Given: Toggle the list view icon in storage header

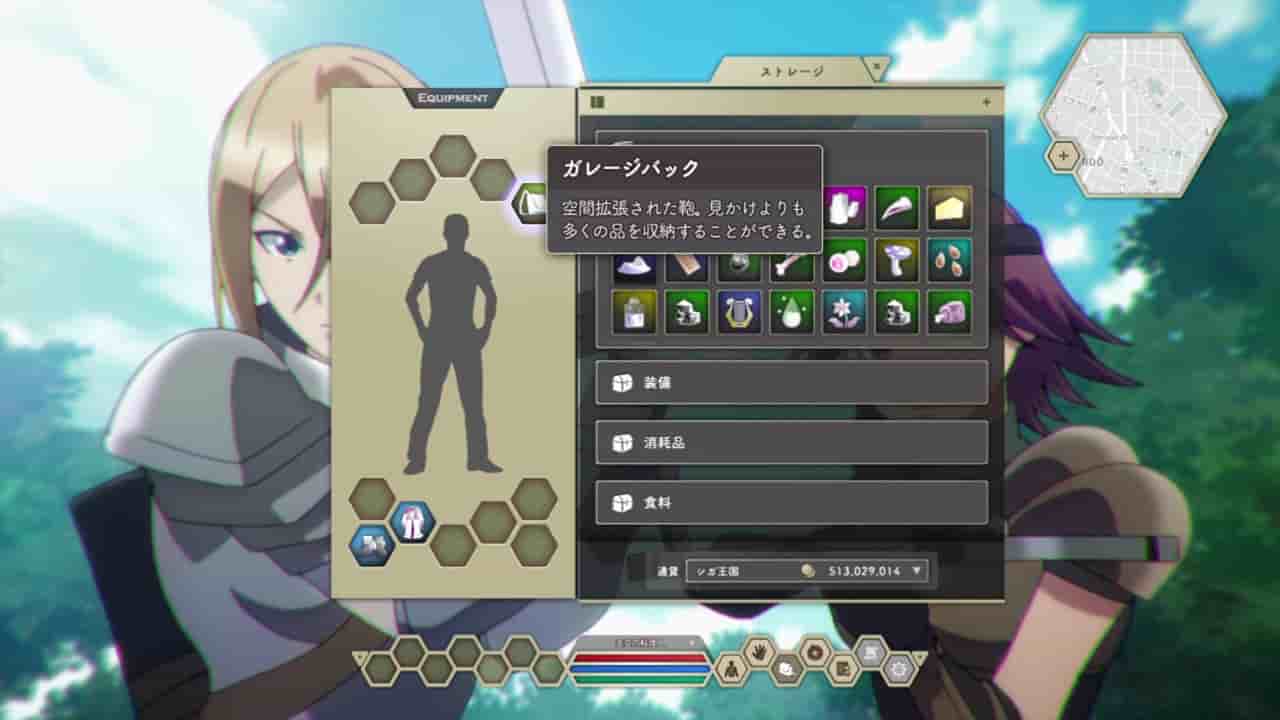Looking at the screenshot, I should [597, 99].
